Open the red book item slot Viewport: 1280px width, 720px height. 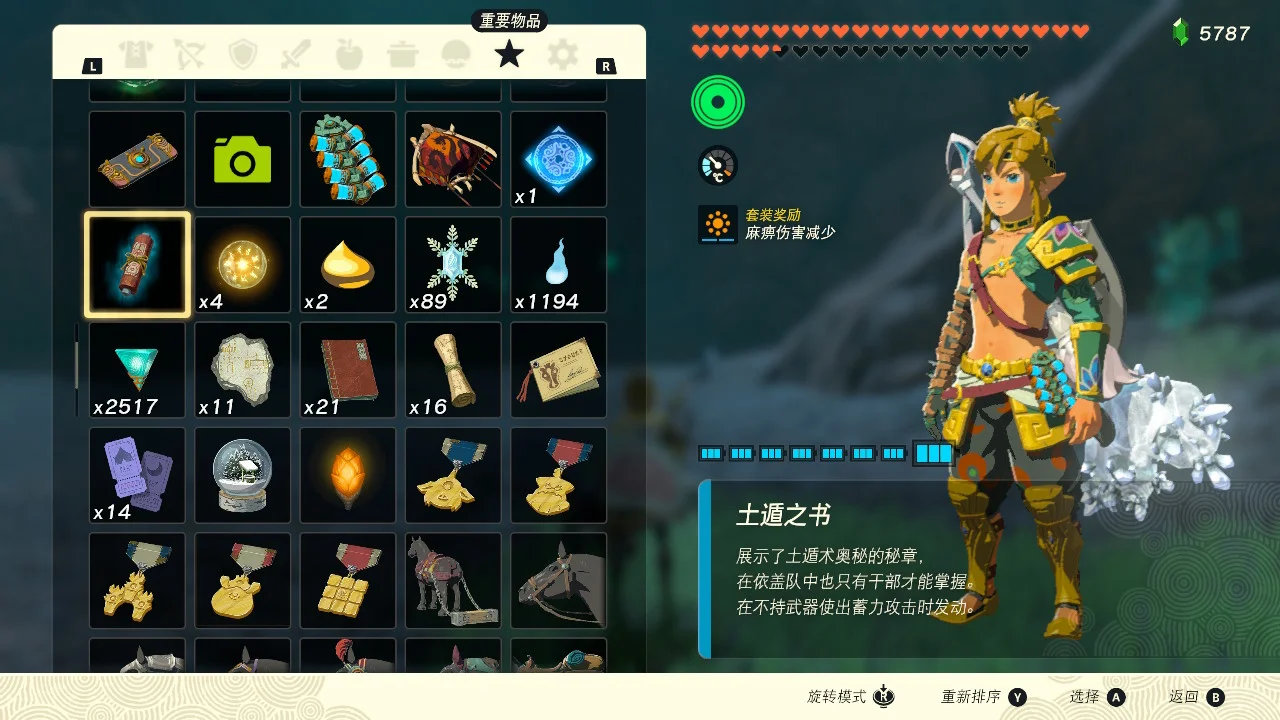click(x=348, y=370)
